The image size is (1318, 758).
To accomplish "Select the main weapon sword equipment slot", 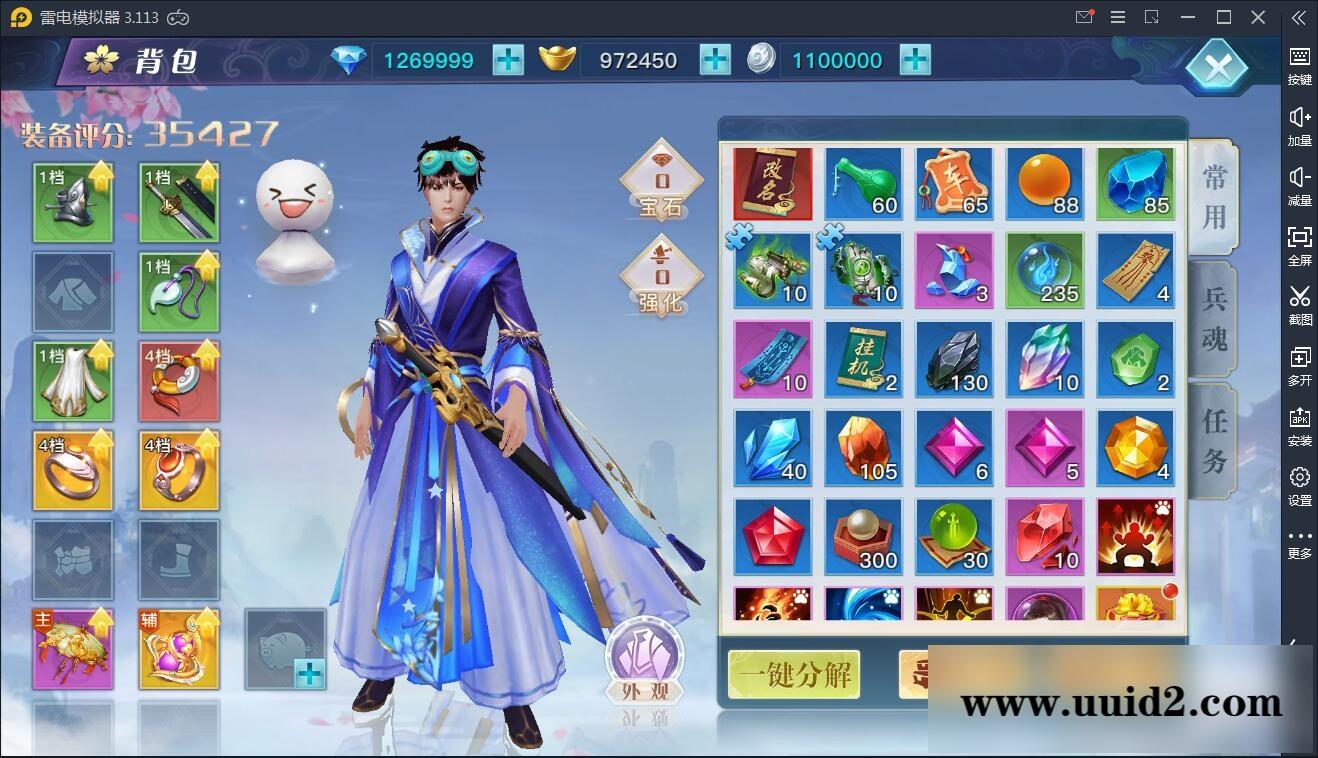I will pyautogui.click(x=179, y=201).
